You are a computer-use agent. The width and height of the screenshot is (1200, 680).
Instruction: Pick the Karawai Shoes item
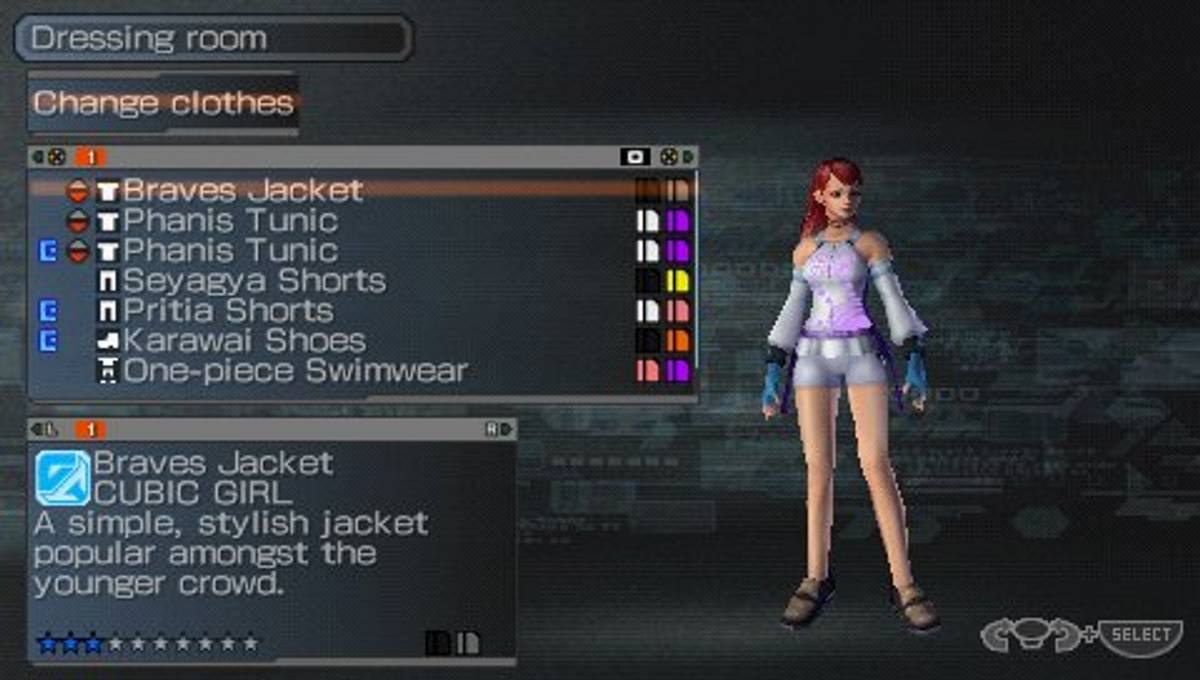click(x=244, y=340)
